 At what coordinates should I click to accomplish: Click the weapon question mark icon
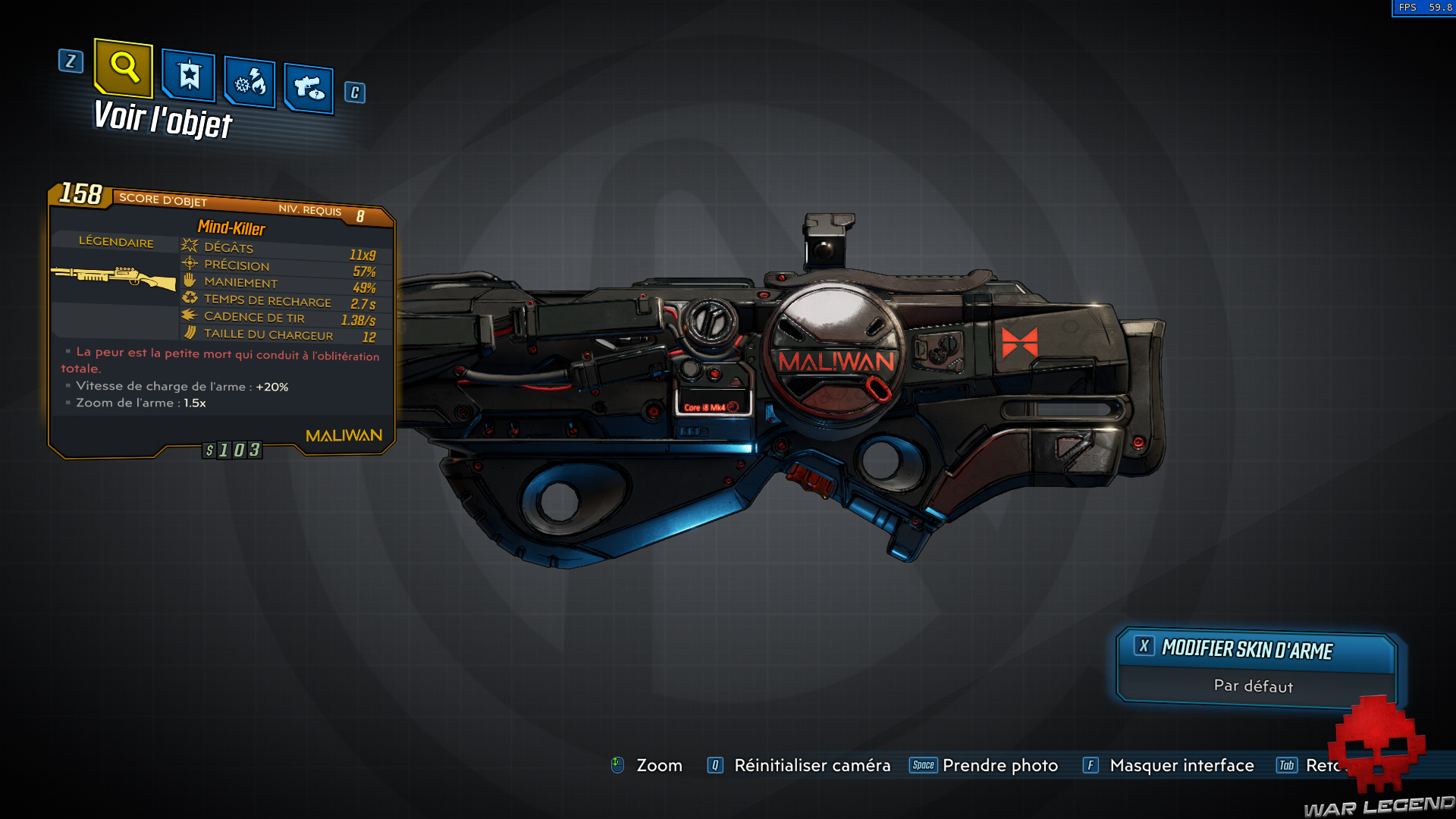(x=308, y=86)
